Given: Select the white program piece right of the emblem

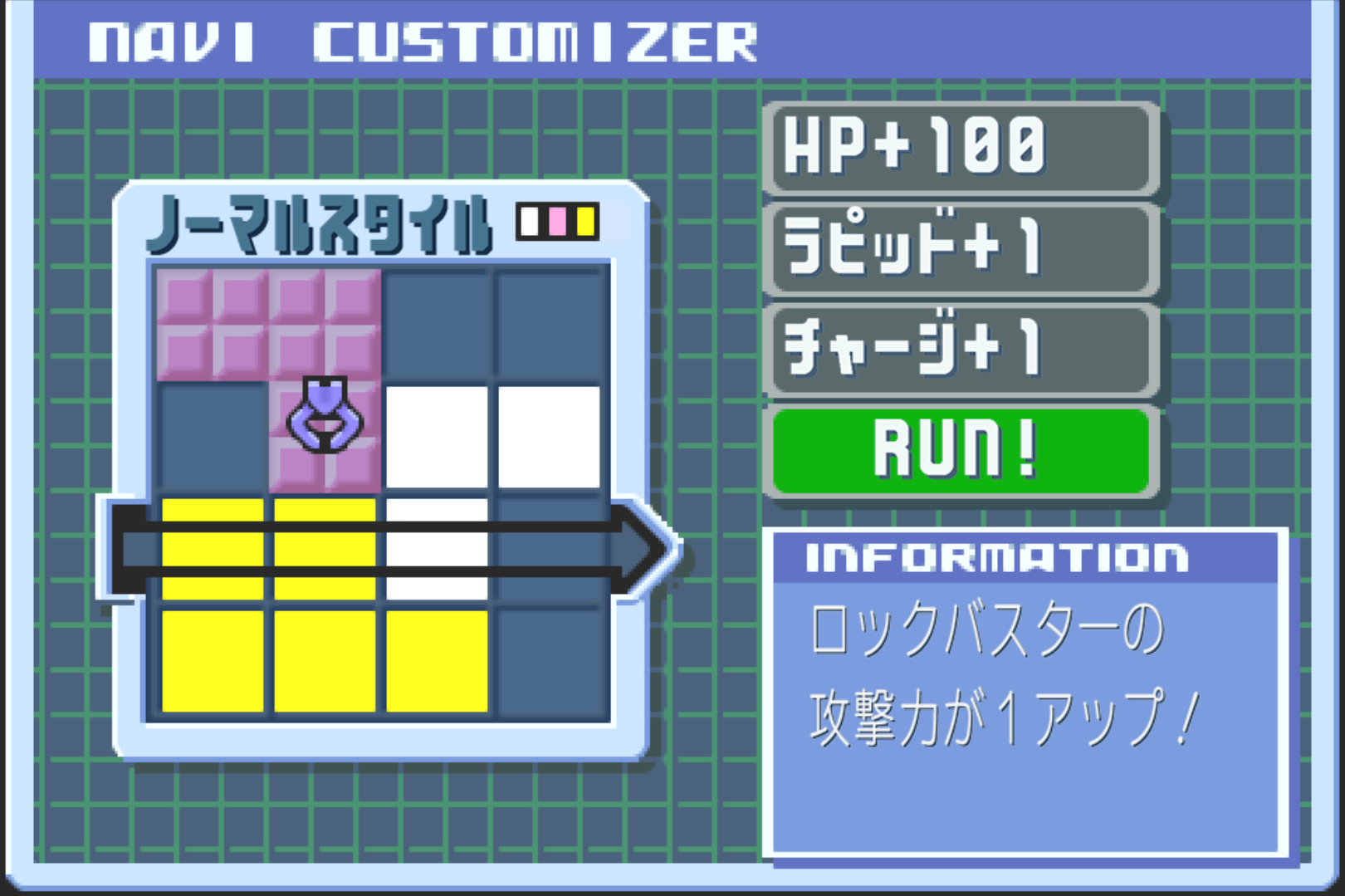Looking at the screenshot, I should tap(436, 436).
